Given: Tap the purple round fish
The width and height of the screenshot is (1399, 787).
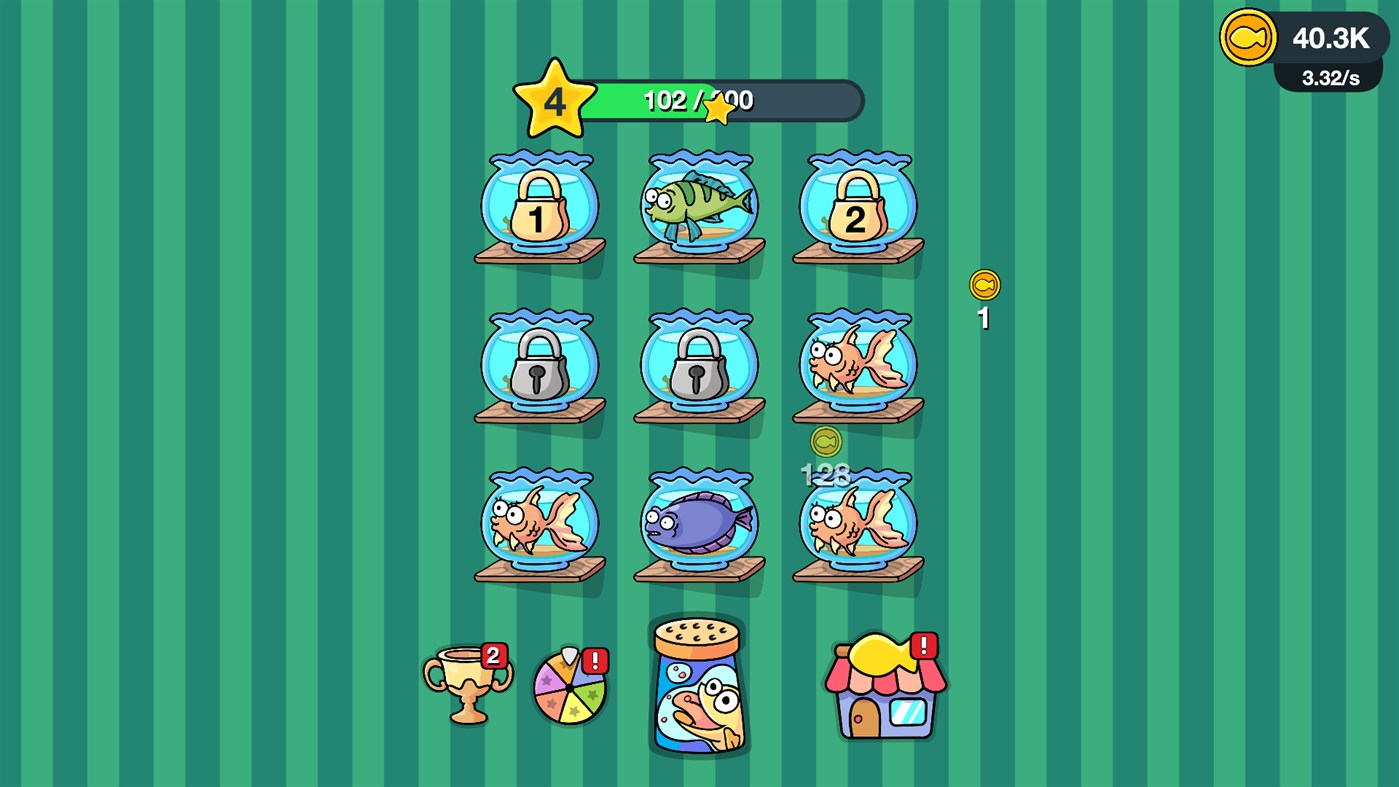Looking at the screenshot, I should point(698,520).
